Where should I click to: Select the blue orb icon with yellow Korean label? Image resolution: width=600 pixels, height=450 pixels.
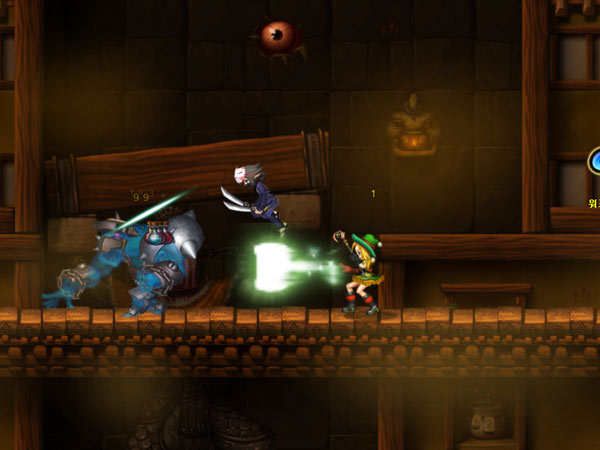click(x=595, y=163)
